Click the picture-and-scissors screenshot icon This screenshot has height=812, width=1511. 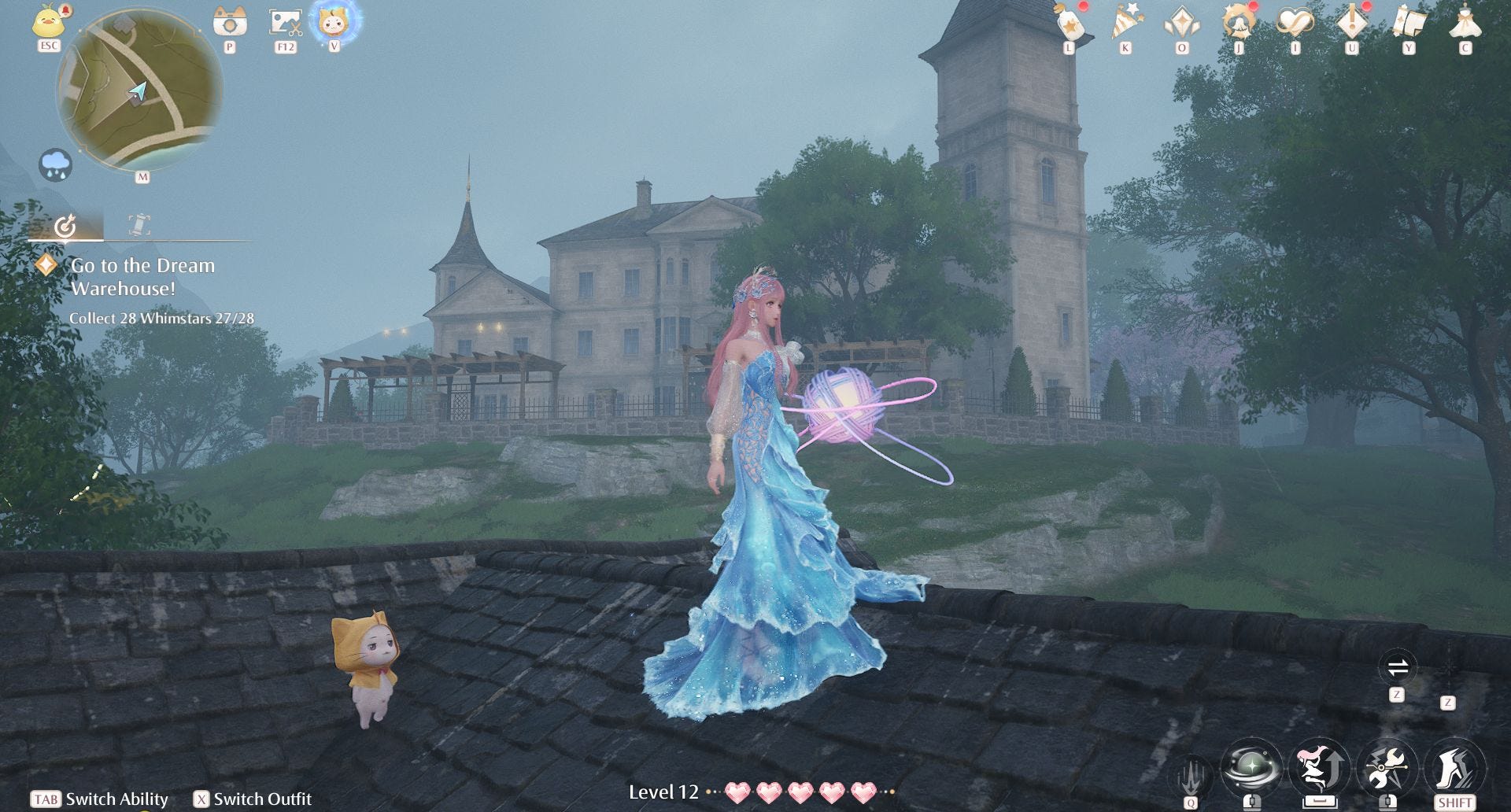[285, 22]
